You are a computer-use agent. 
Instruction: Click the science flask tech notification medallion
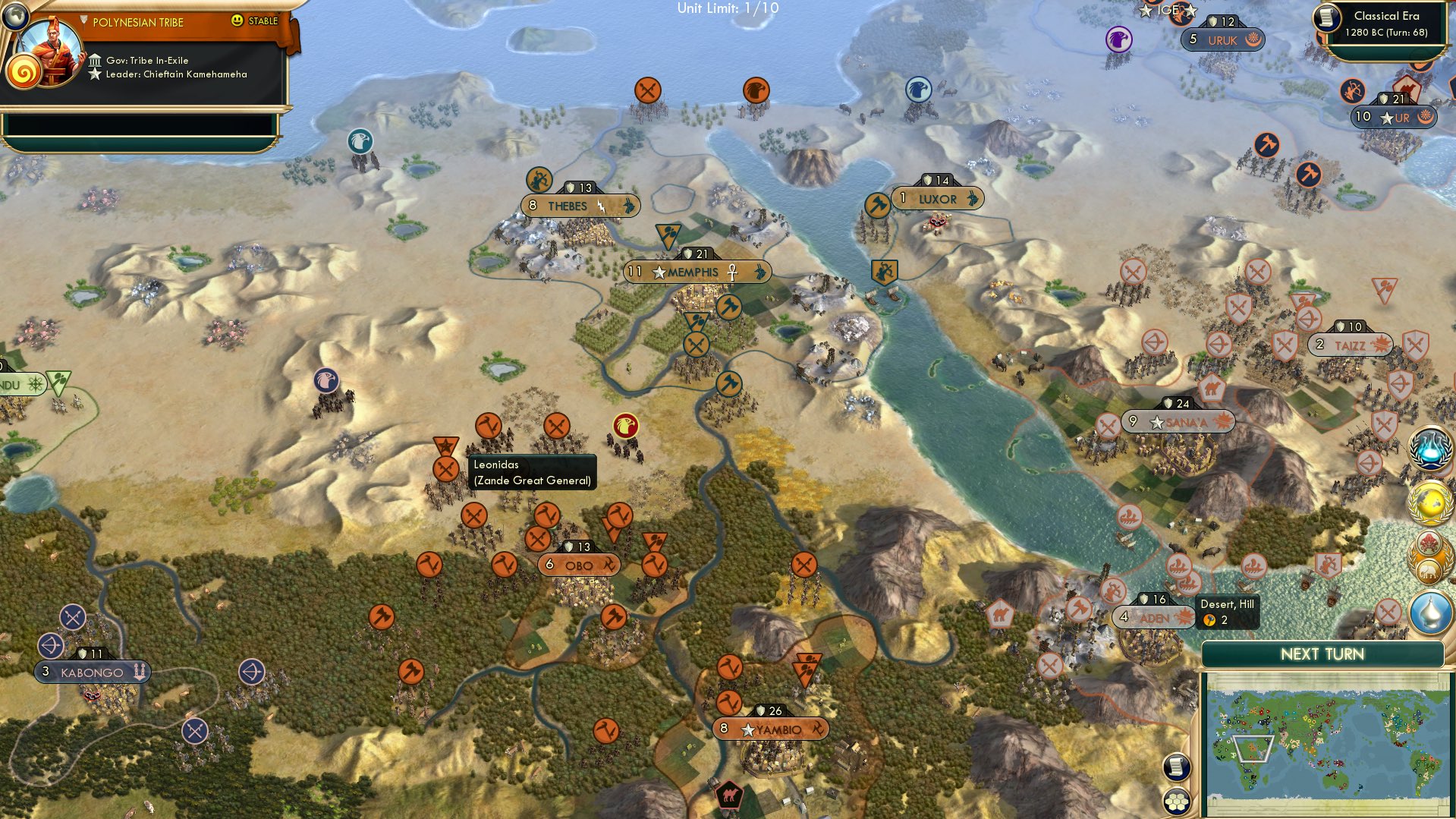tap(1429, 449)
